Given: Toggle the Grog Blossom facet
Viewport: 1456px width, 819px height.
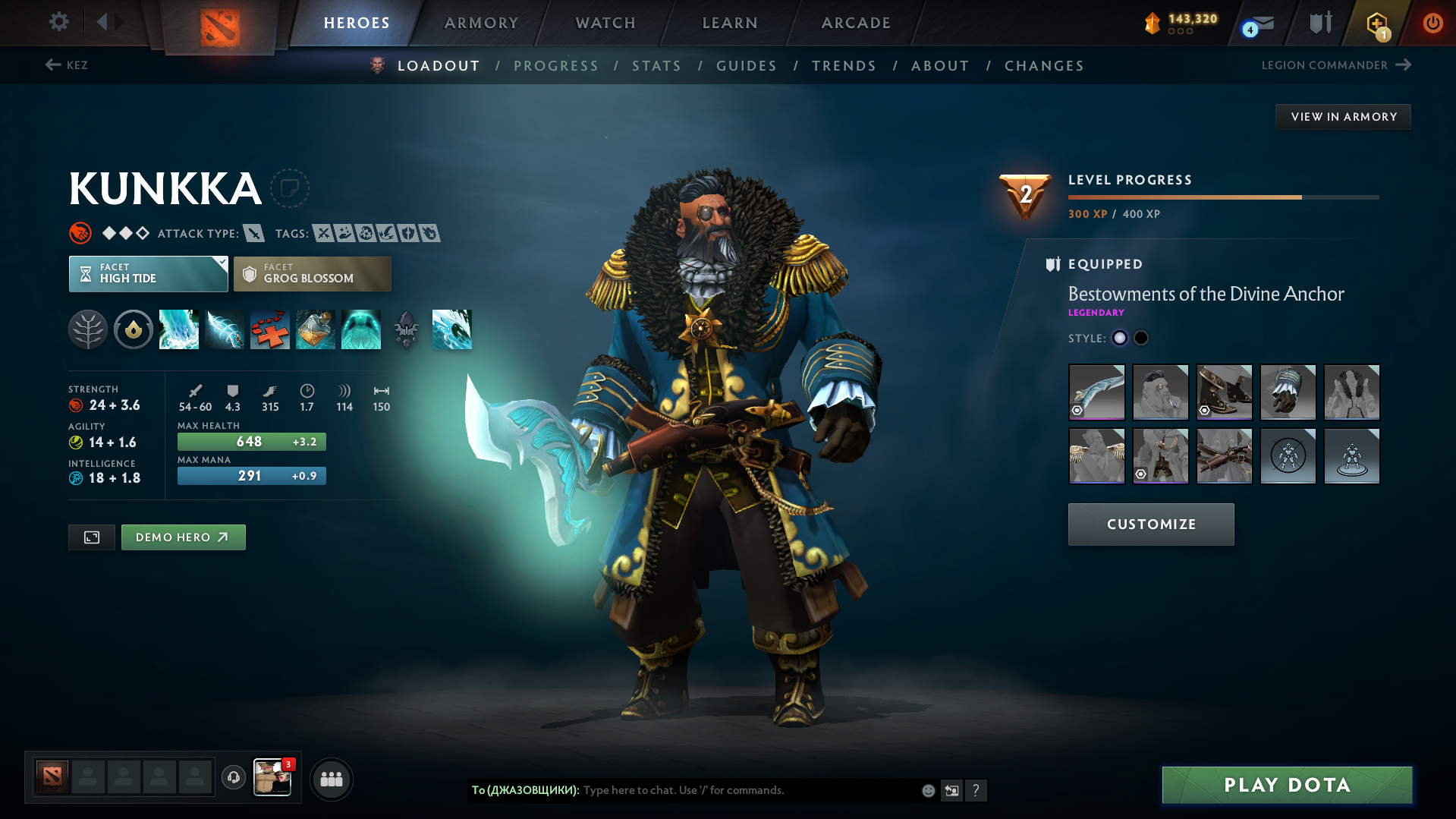Looking at the screenshot, I should (312, 273).
